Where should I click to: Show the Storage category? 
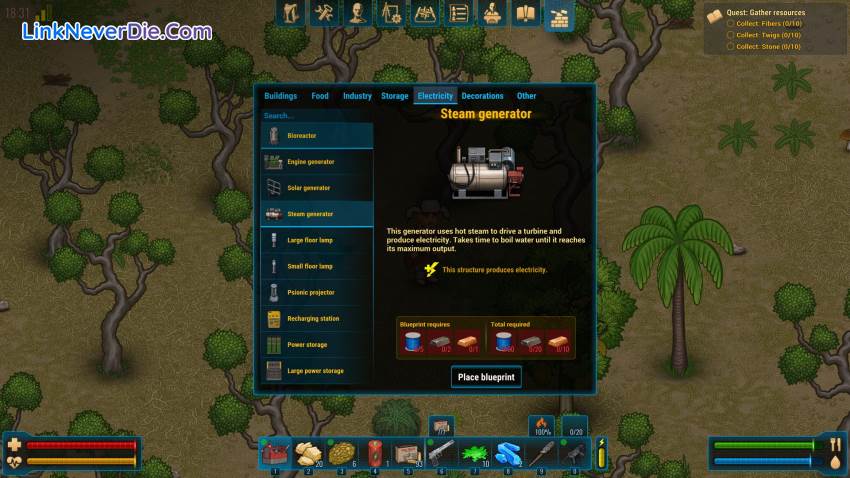point(394,96)
